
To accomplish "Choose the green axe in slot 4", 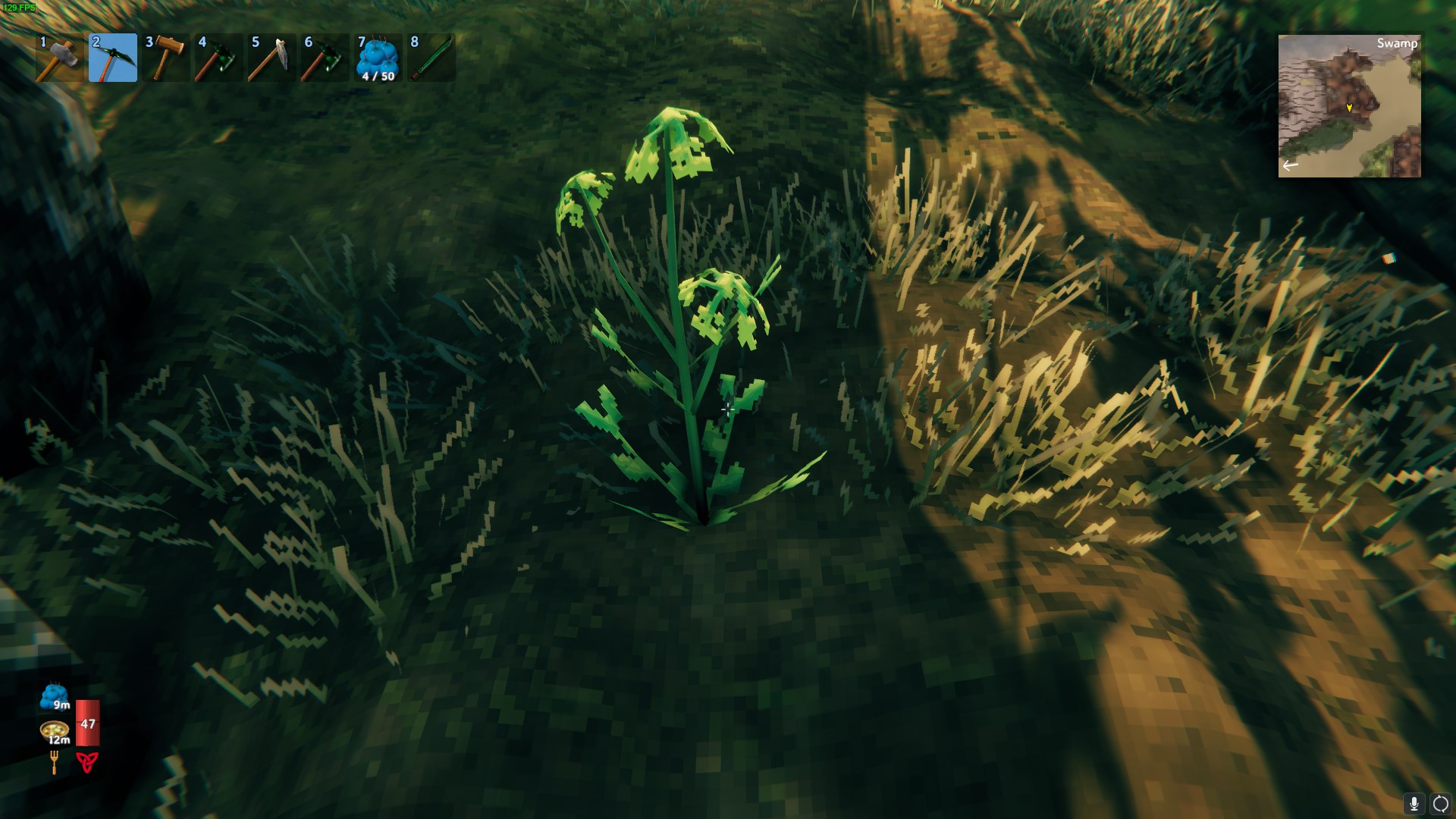I will point(219,58).
